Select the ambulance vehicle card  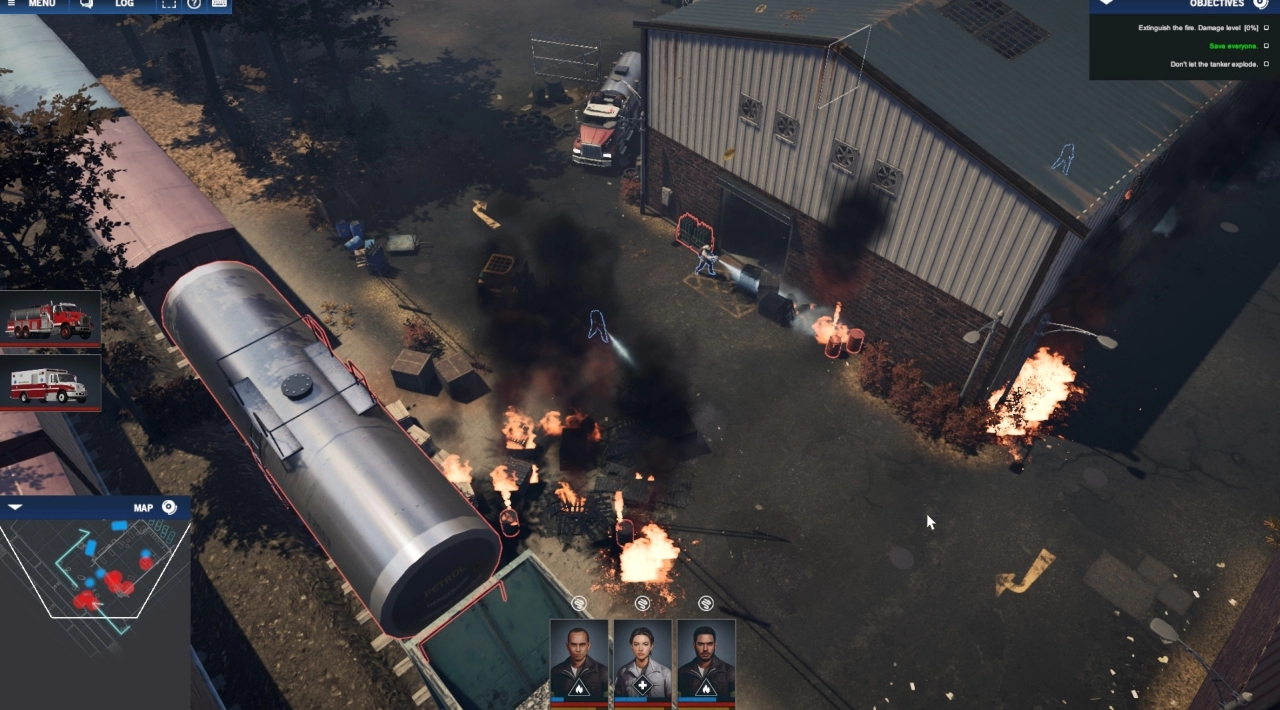point(50,382)
